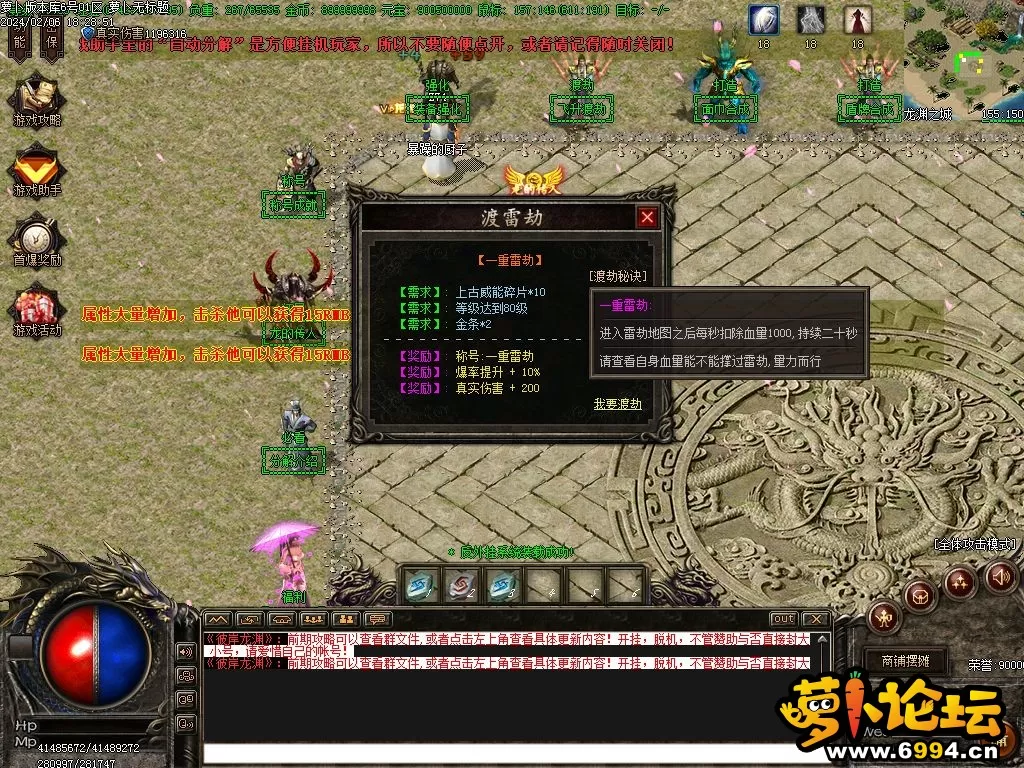Open the character figure round button

884,617
